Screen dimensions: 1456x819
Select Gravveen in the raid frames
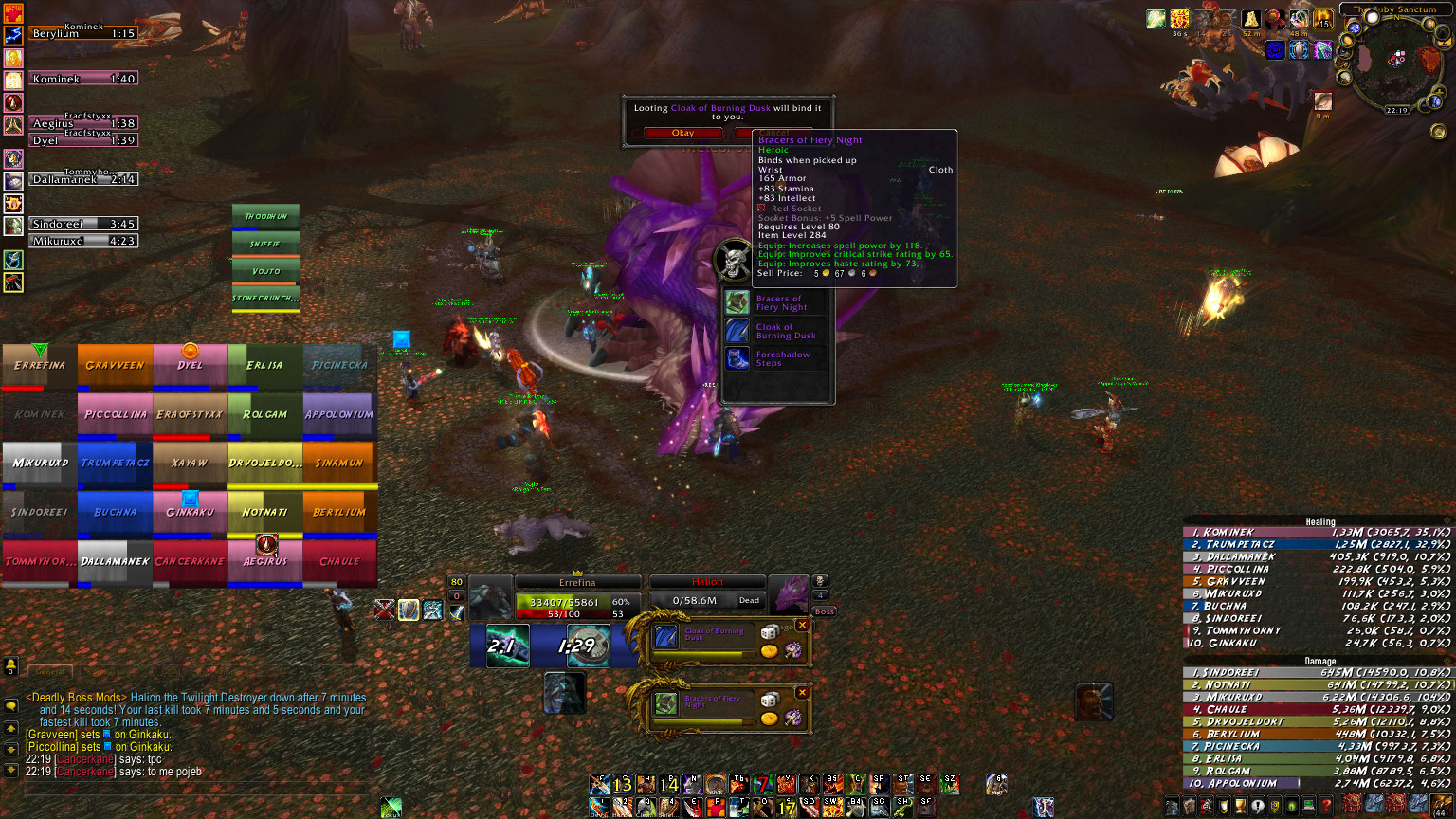click(x=115, y=366)
